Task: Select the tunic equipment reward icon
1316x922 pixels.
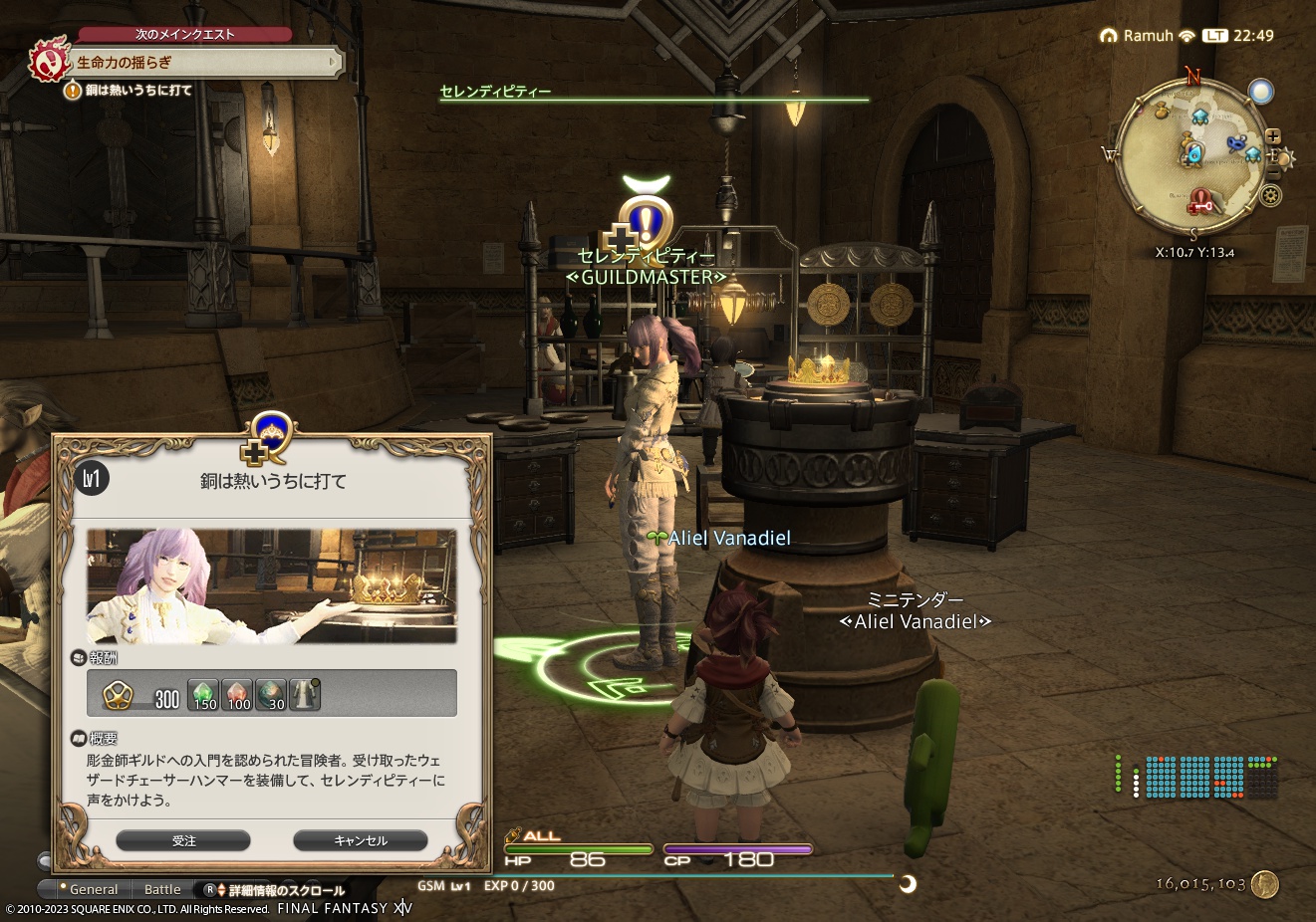Action: tap(303, 693)
